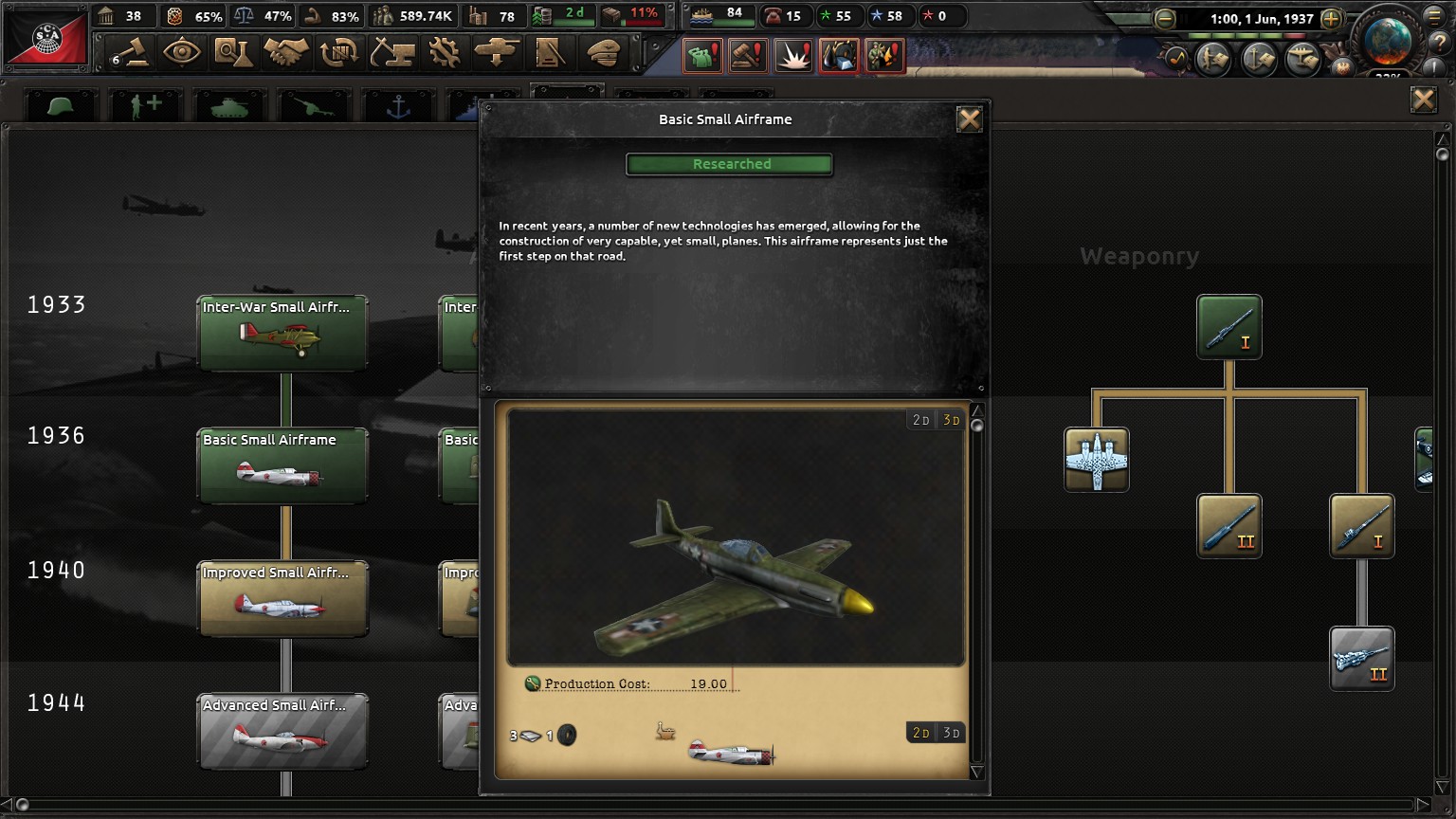Open the top-right hamburger menu
Screen dimensions: 1456x819
click(x=1435, y=18)
